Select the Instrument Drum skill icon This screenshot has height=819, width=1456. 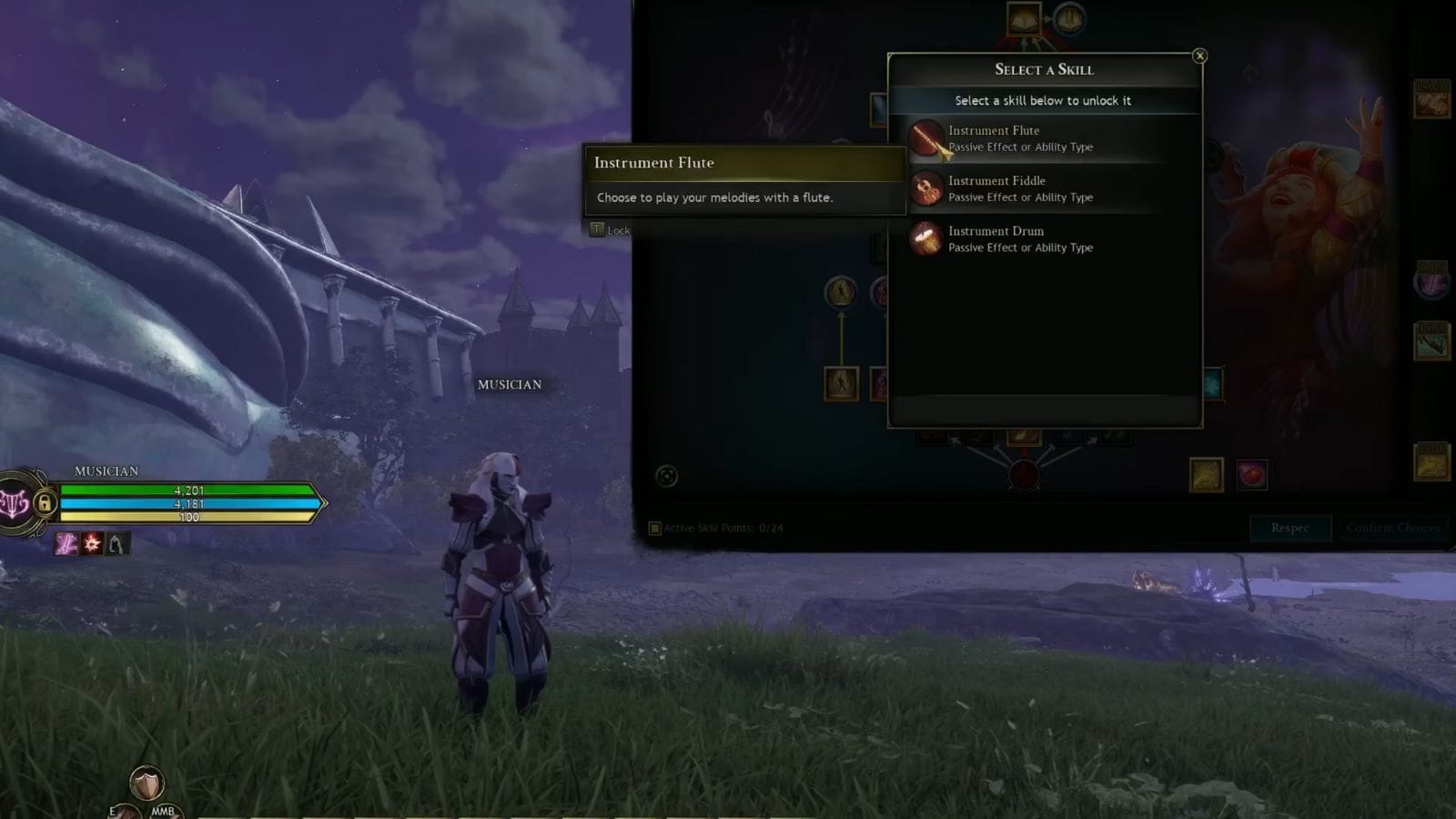click(x=927, y=238)
